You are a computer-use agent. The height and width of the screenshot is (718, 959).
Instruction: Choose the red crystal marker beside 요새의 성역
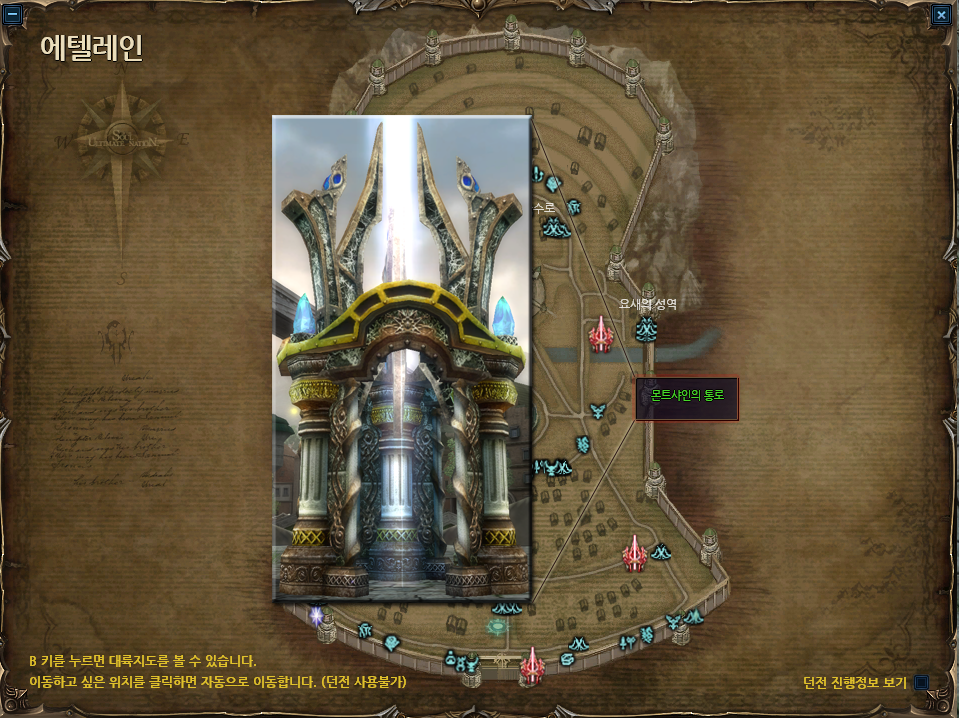pyautogui.click(x=600, y=334)
